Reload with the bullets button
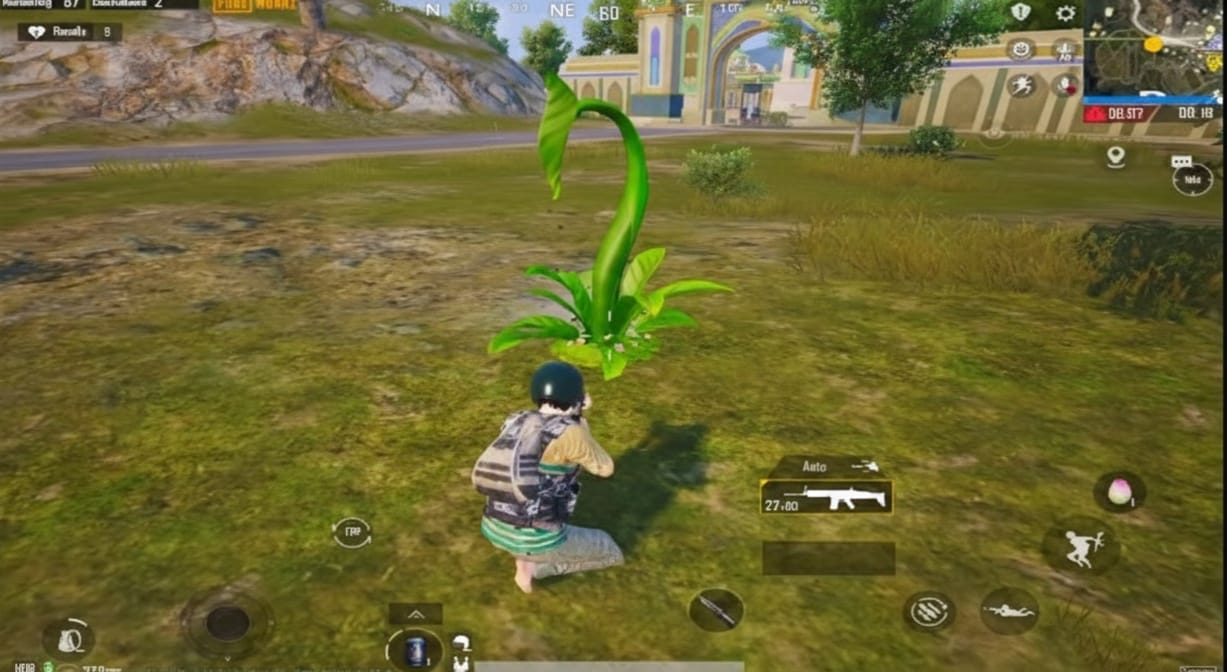 pos(930,611)
